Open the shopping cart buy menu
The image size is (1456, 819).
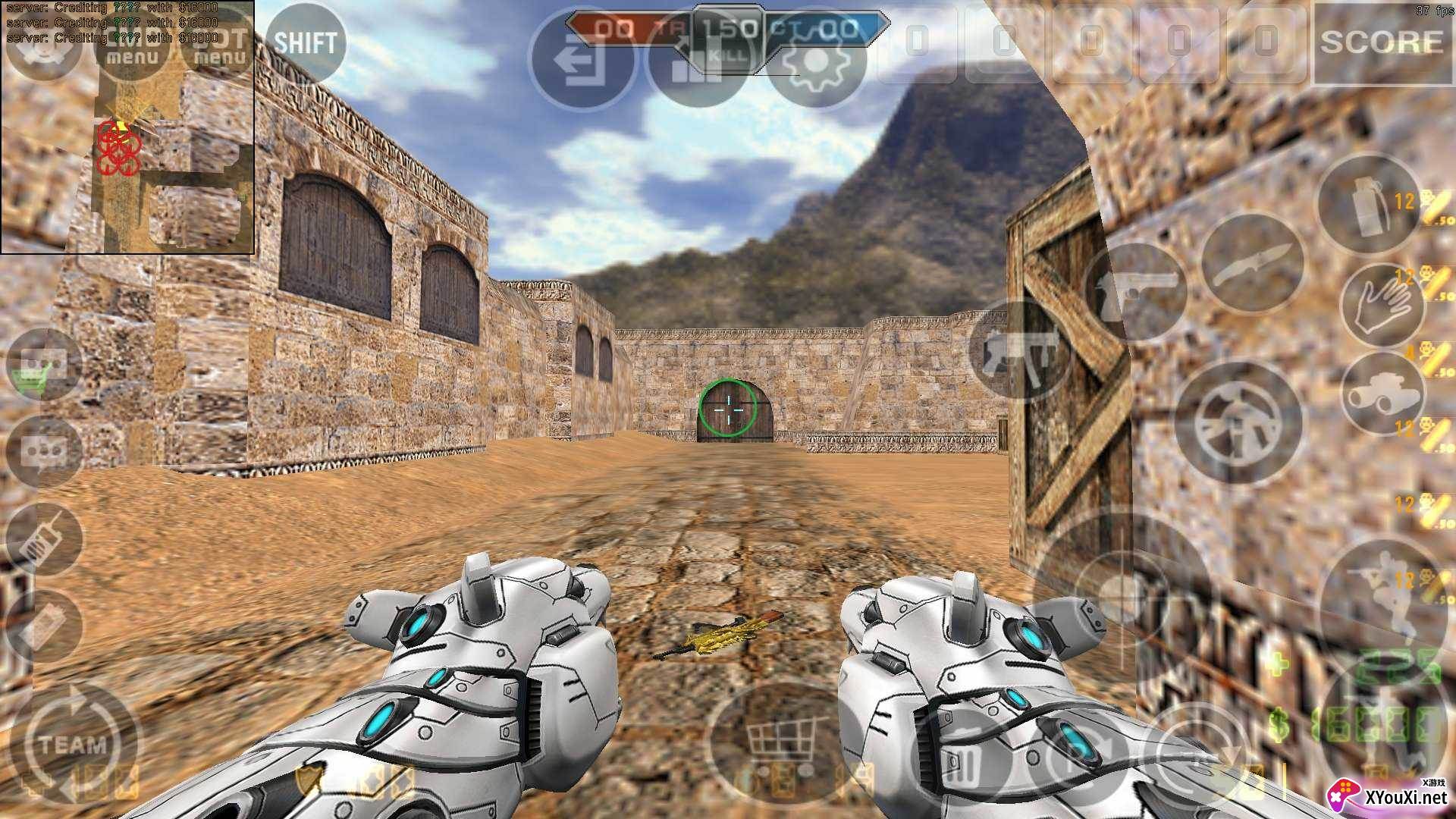pos(781,734)
